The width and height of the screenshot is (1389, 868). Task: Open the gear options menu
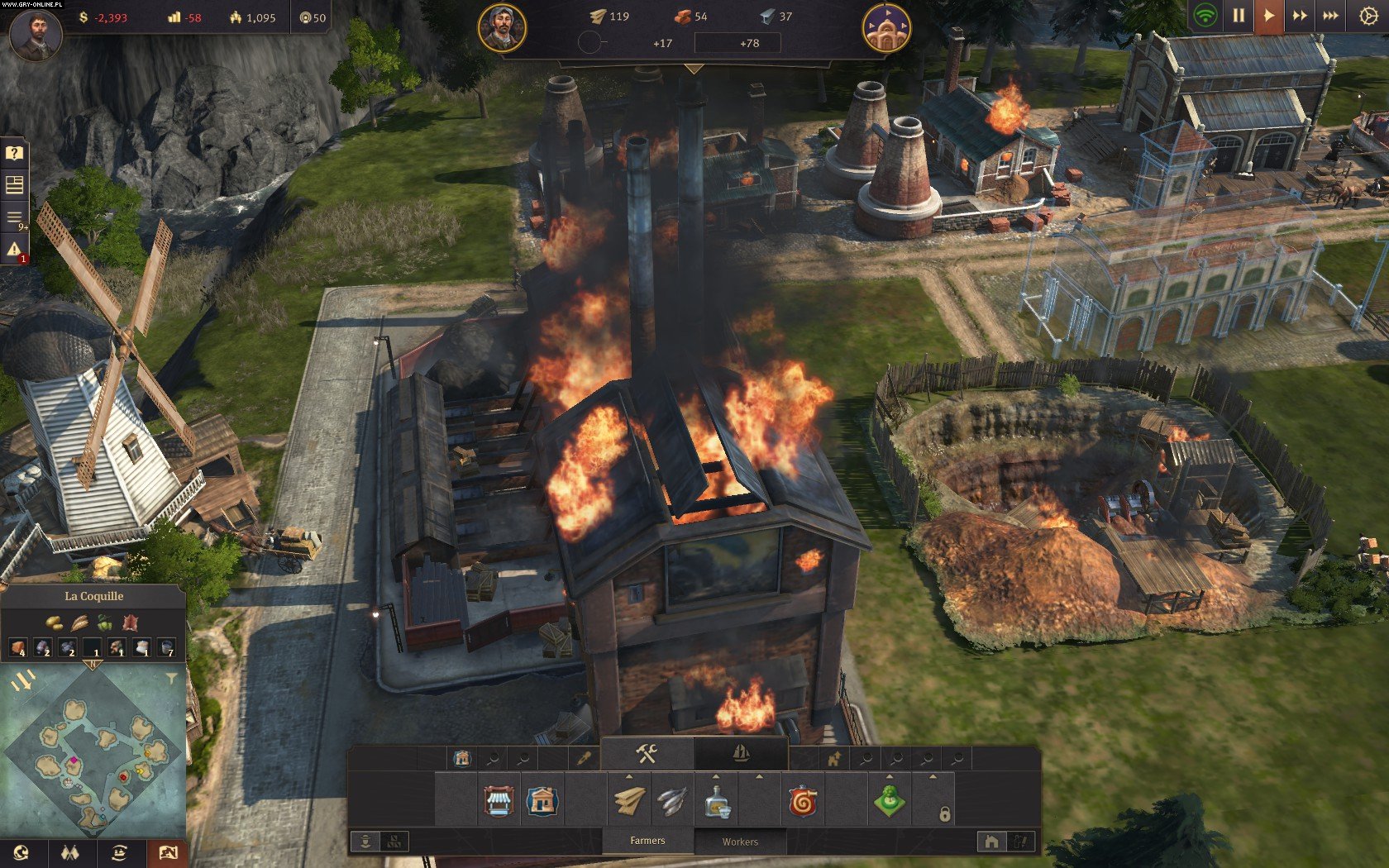[1368, 17]
